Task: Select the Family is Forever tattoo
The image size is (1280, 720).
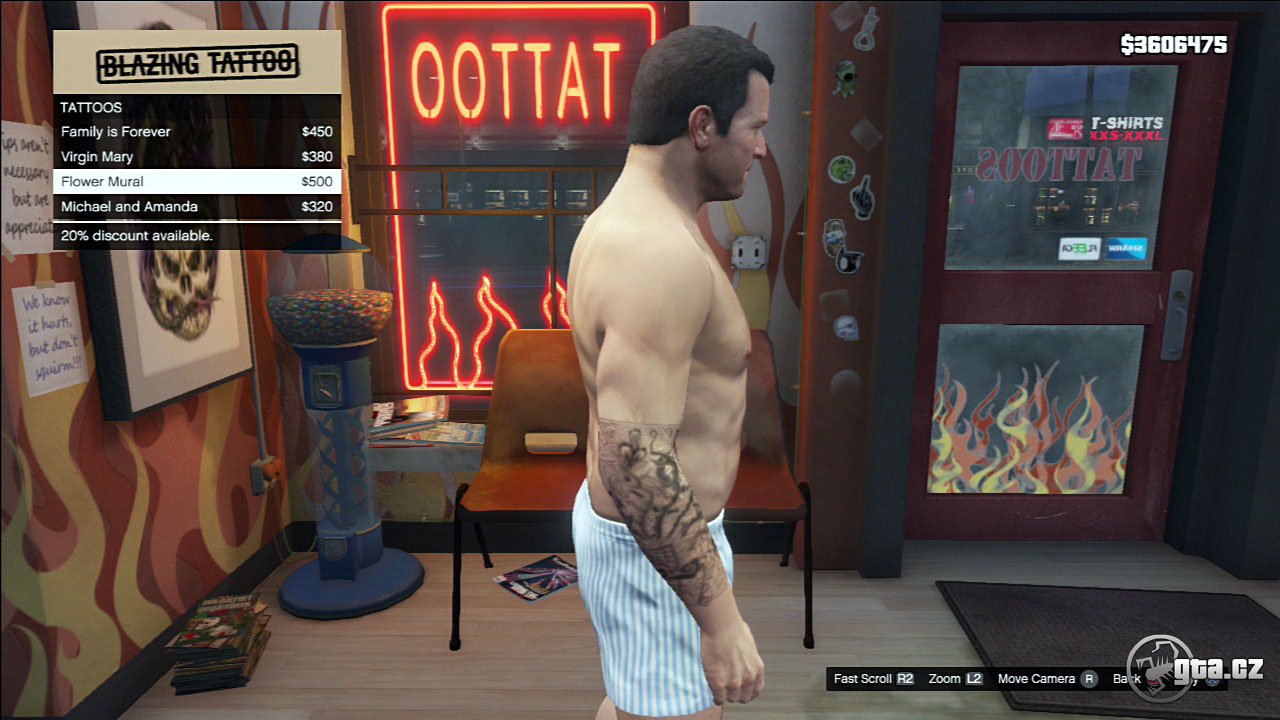Action: (x=196, y=132)
